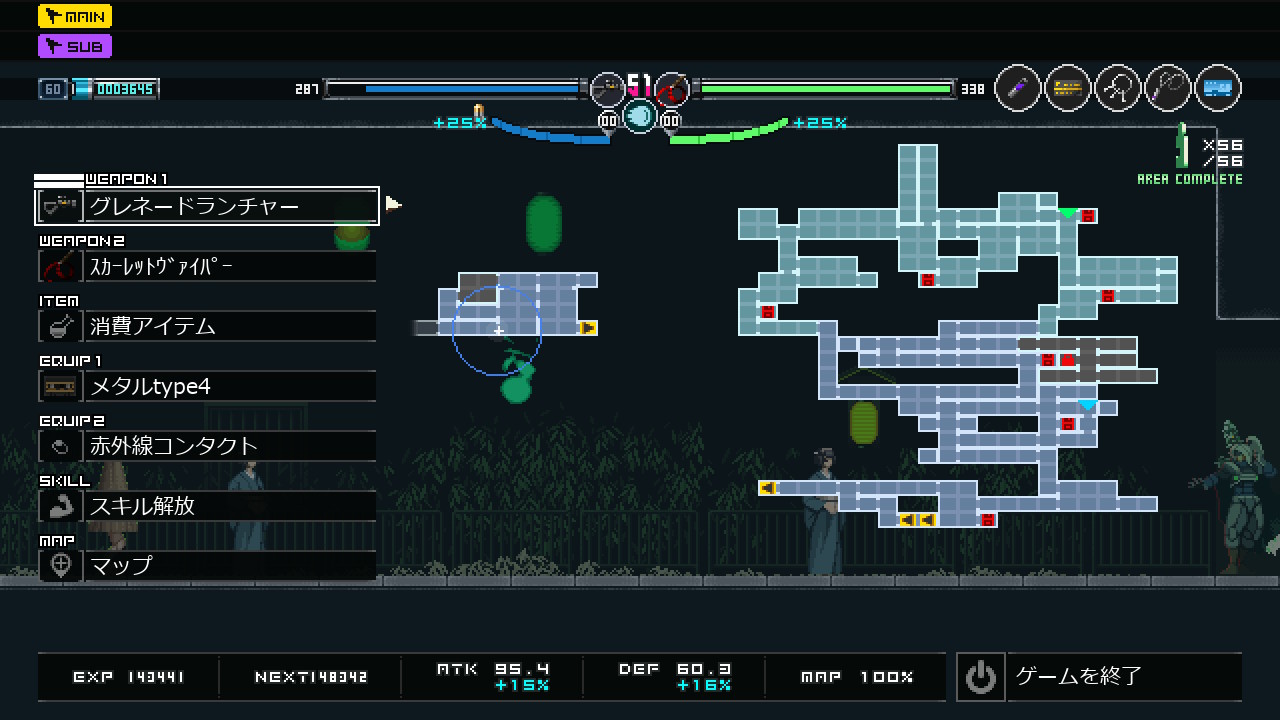This screenshot has width=1280, height=720.
Task: Select the メタルtype4 equip 1 entry
Action: coord(207,386)
